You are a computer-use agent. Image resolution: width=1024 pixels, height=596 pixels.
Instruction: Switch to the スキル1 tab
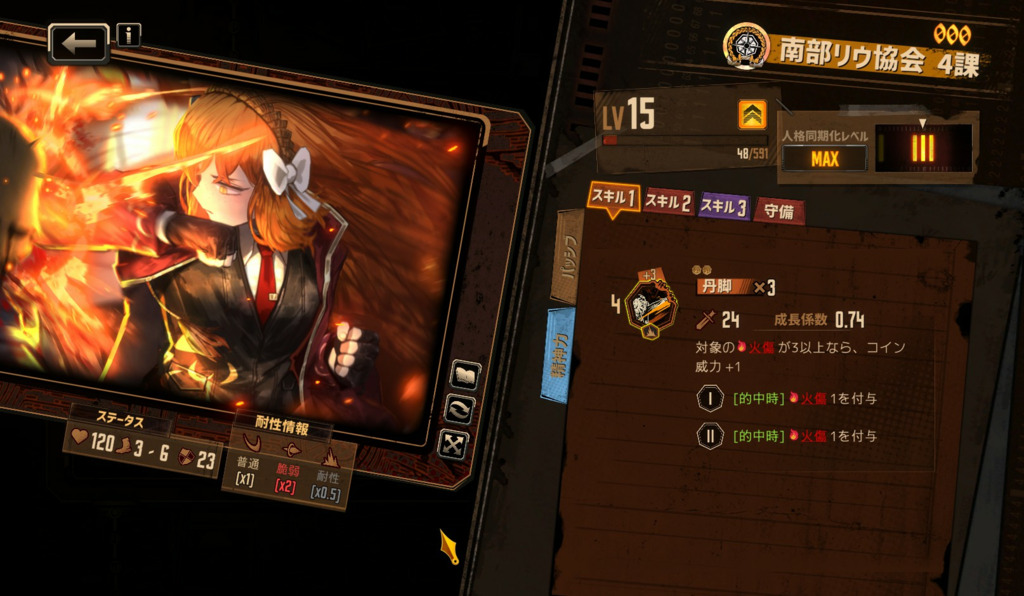point(612,197)
